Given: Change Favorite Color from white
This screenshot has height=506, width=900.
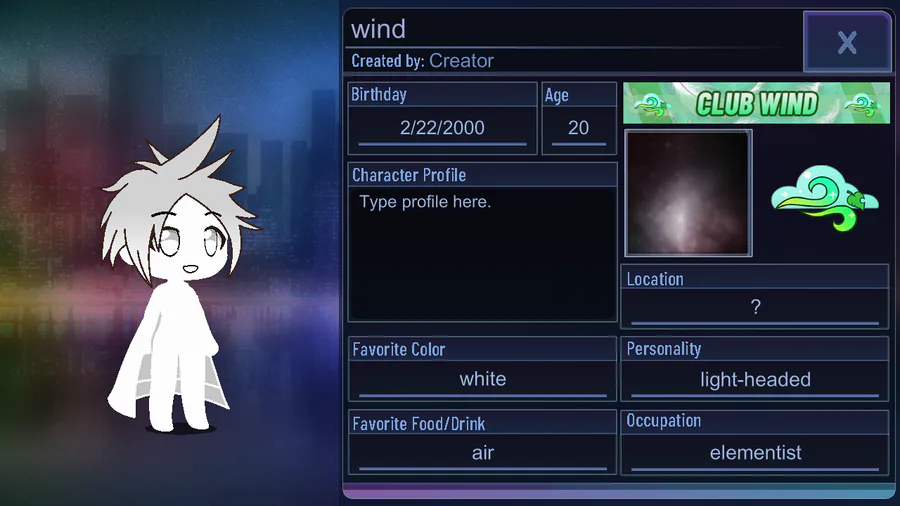Looking at the screenshot, I should click(x=482, y=380).
